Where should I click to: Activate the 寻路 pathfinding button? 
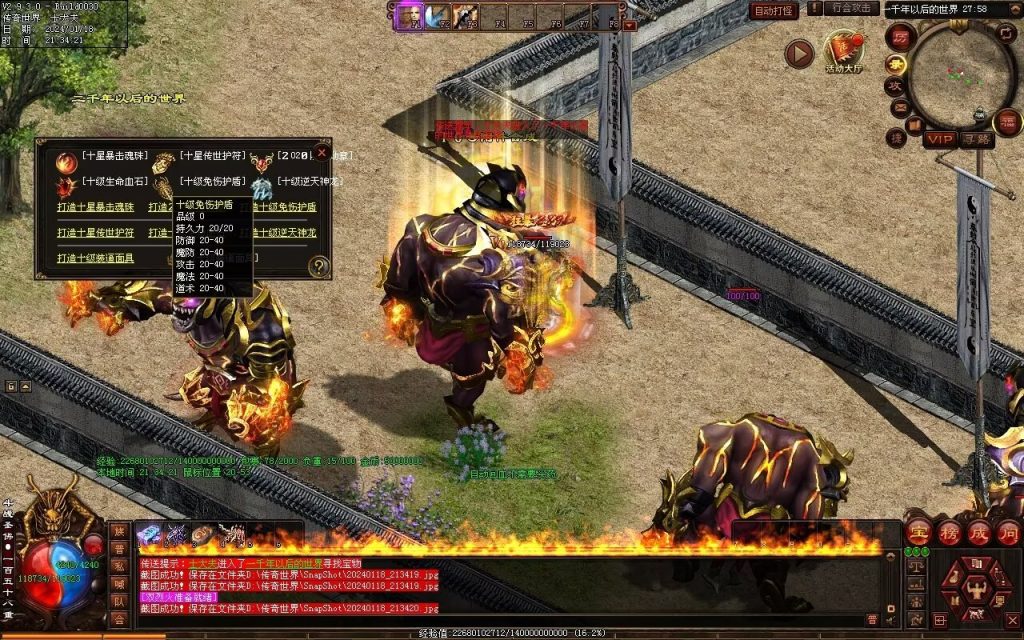[977, 140]
